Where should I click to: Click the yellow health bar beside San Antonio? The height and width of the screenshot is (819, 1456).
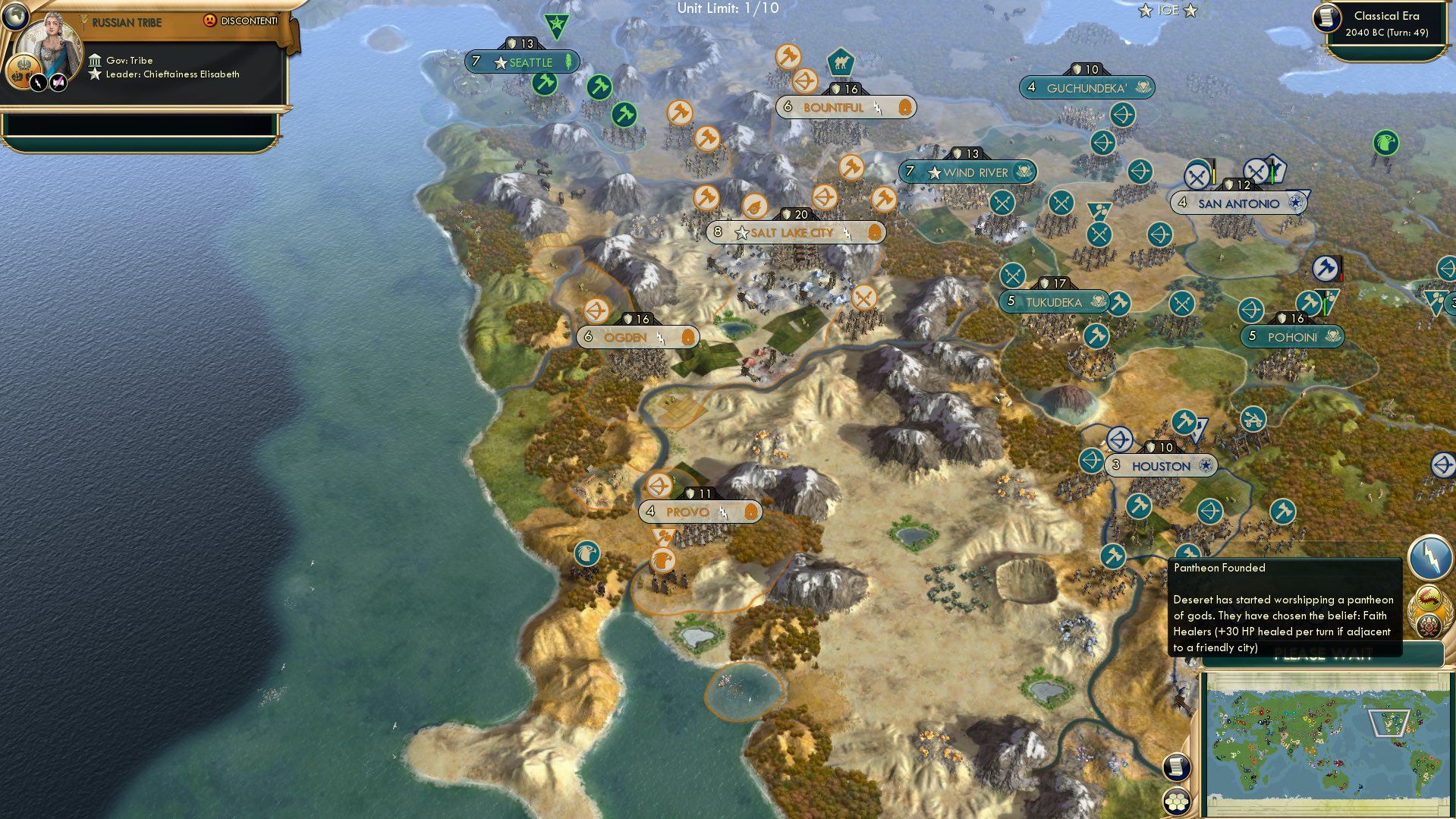click(x=1214, y=176)
